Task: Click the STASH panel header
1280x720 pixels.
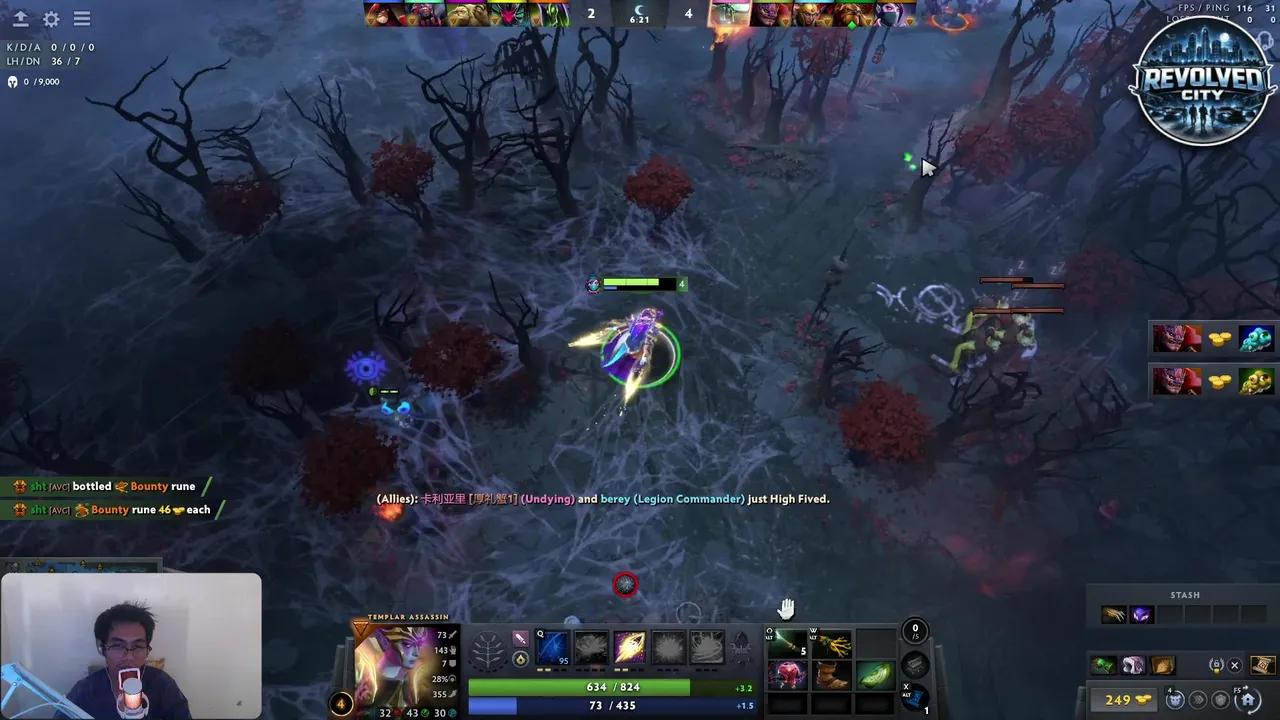Action: pyautogui.click(x=1184, y=595)
